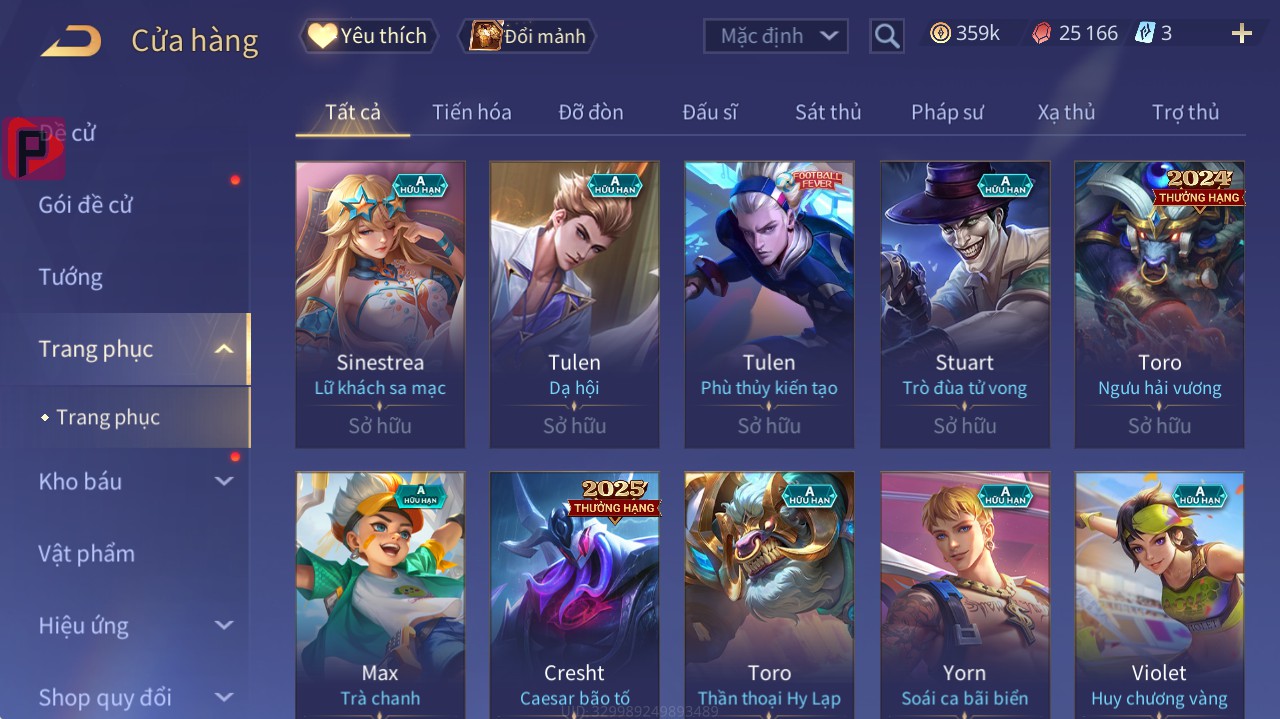Open the Mặc định sort dropdown
The width and height of the screenshot is (1280, 719).
(x=776, y=36)
